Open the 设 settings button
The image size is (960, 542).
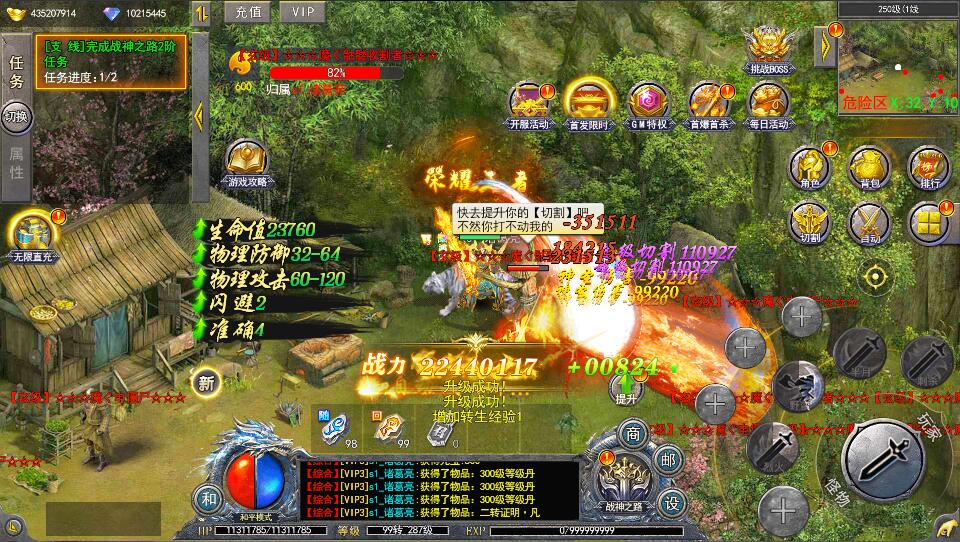click(674, 501)
